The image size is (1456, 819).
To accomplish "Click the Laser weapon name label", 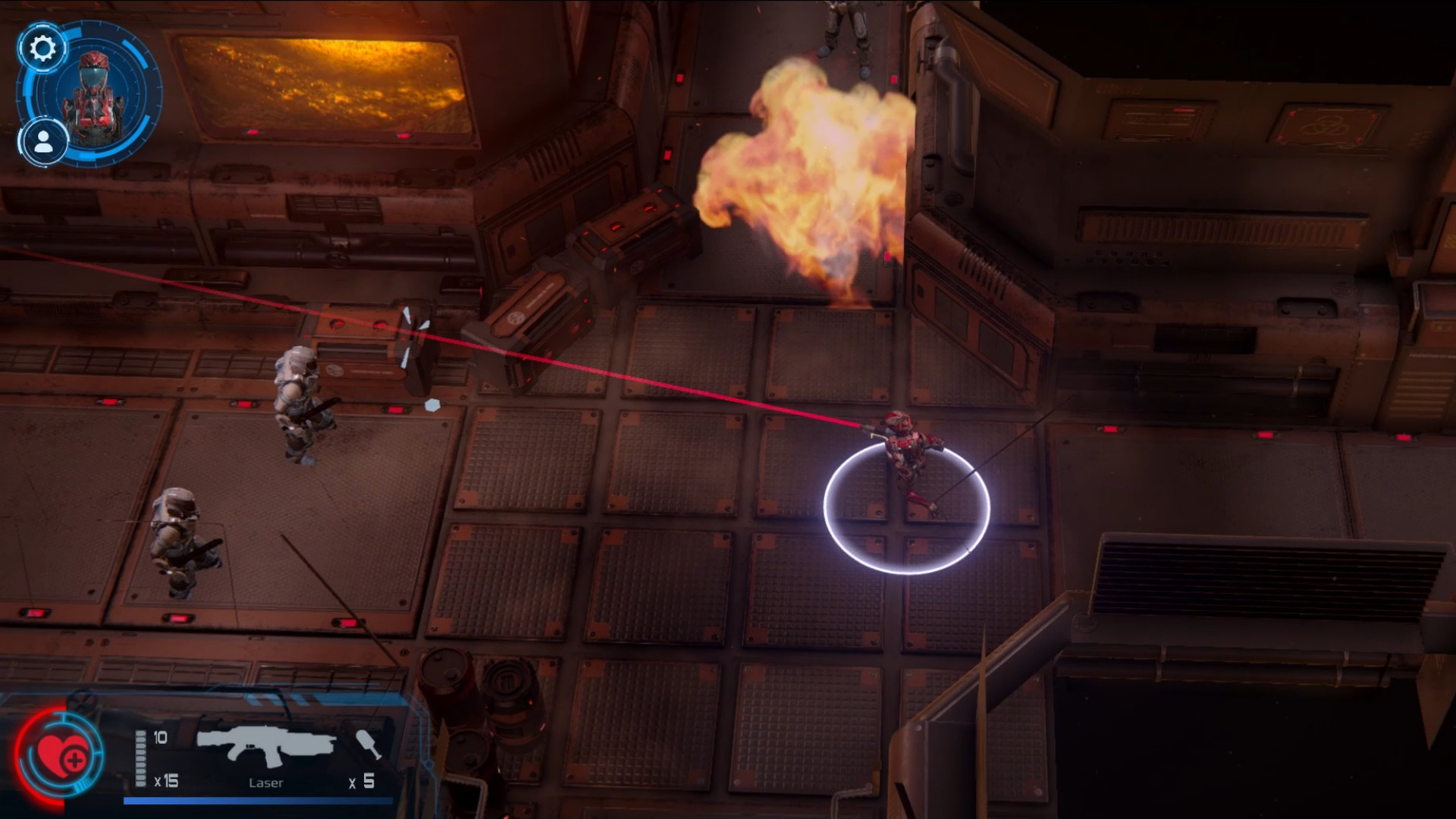I will (x=267, y=783).
